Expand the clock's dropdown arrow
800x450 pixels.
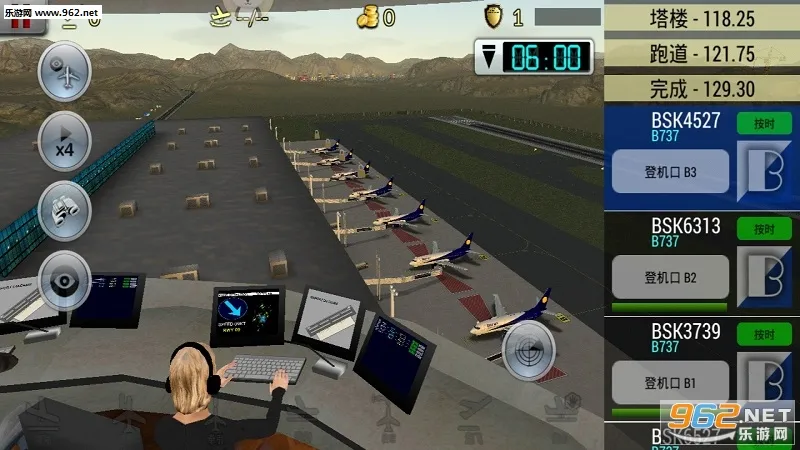click(x=488, y=57)
